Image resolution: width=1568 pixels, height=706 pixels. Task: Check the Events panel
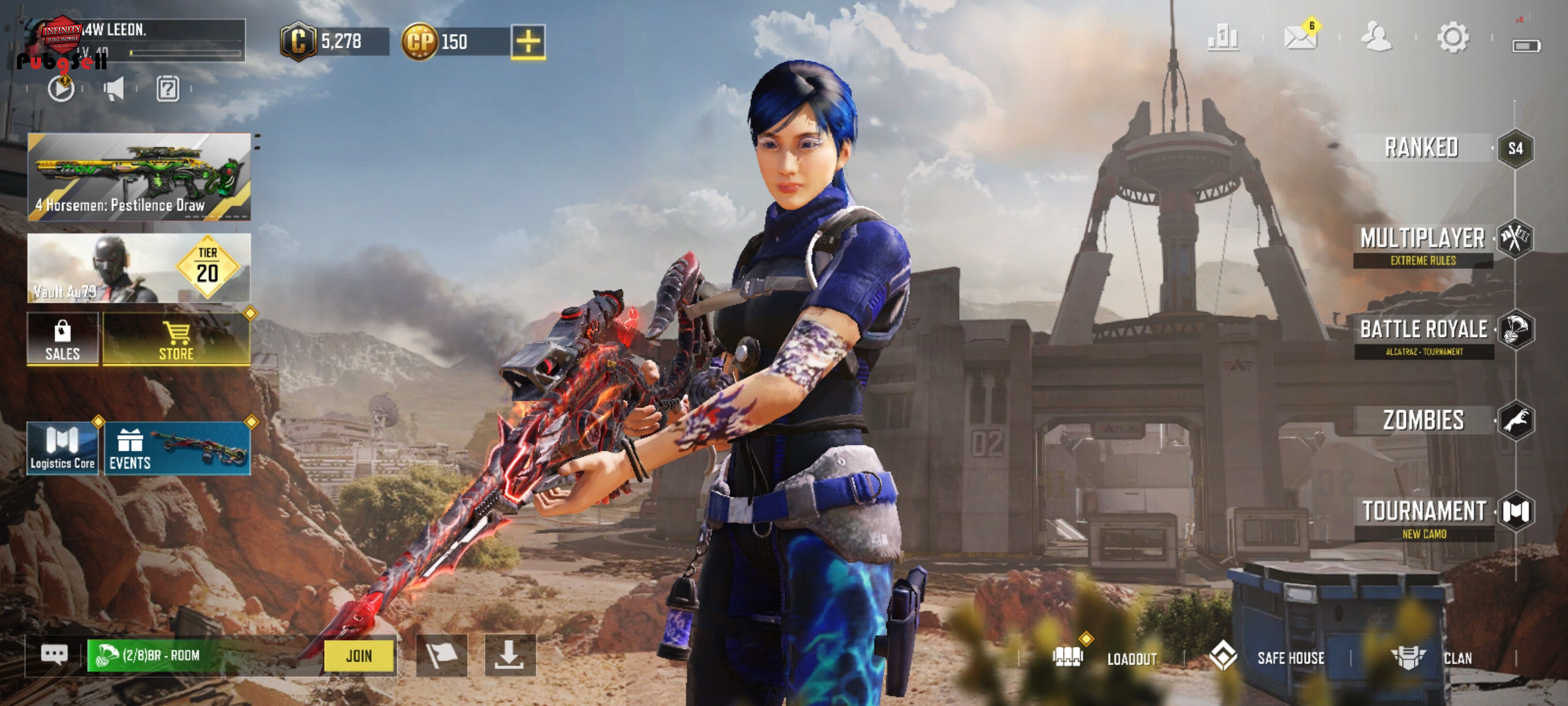177,448
